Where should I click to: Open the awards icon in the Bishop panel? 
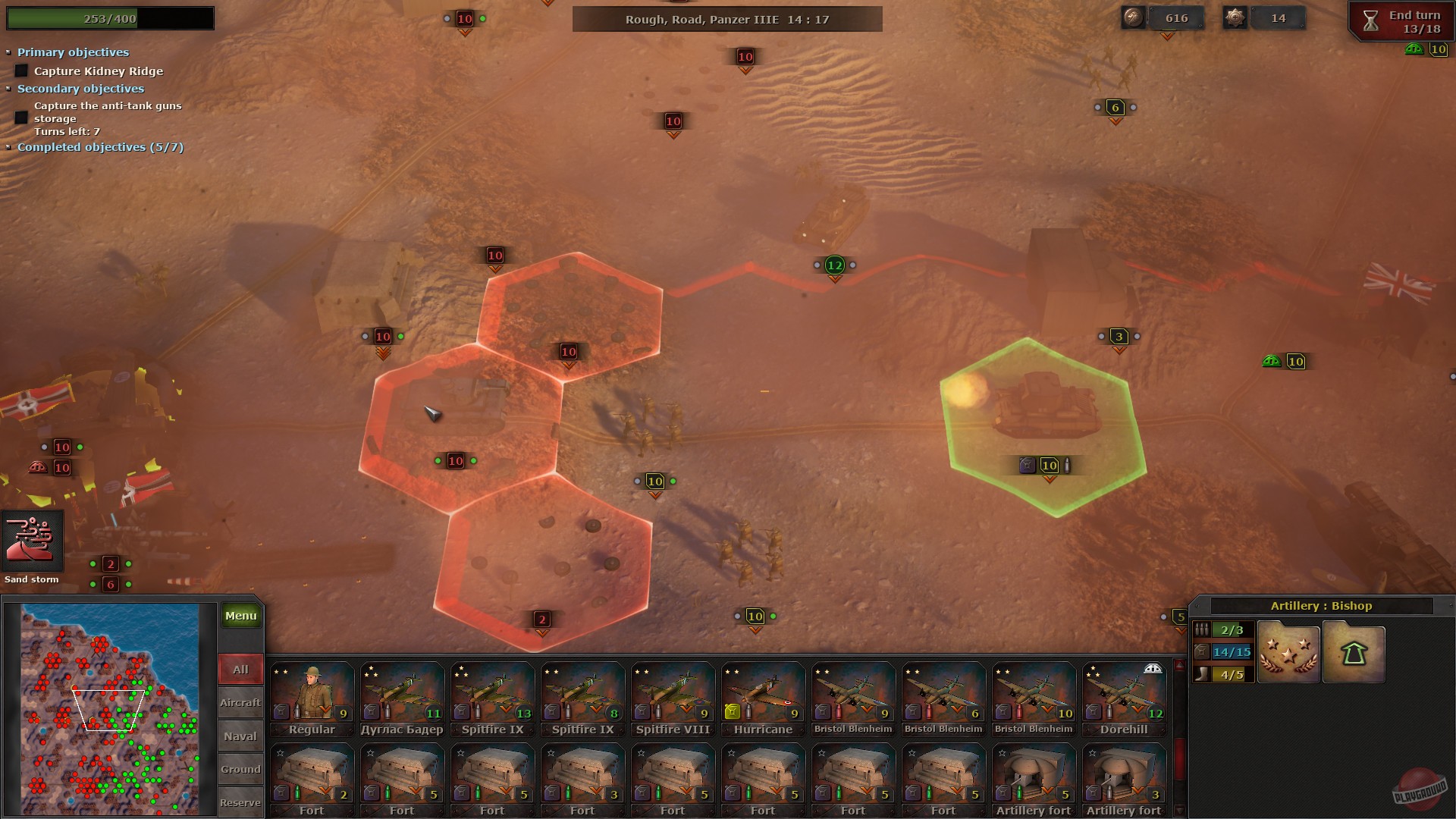pos(1288,652)
